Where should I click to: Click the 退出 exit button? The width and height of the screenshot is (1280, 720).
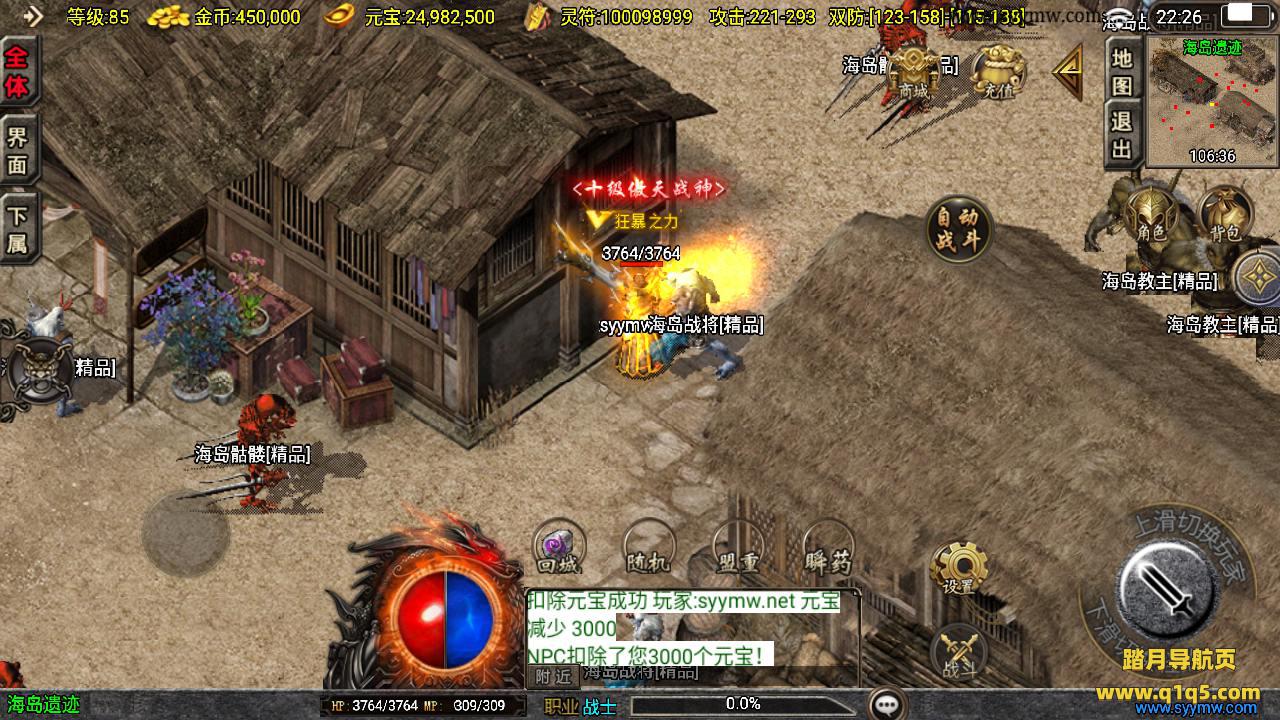click(x=1123, y=135)
